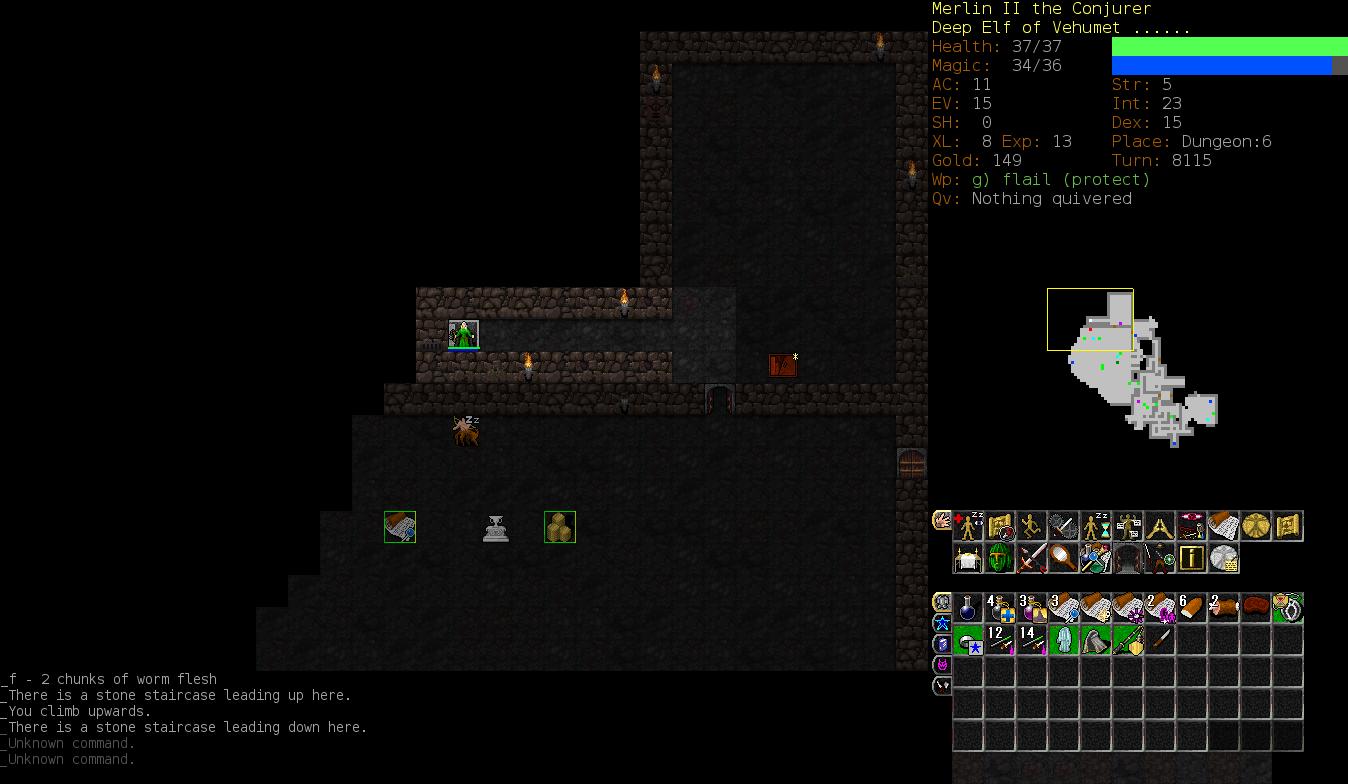Click the dark archway command icon
The image size is (1348, 784).
[1128, 558]
